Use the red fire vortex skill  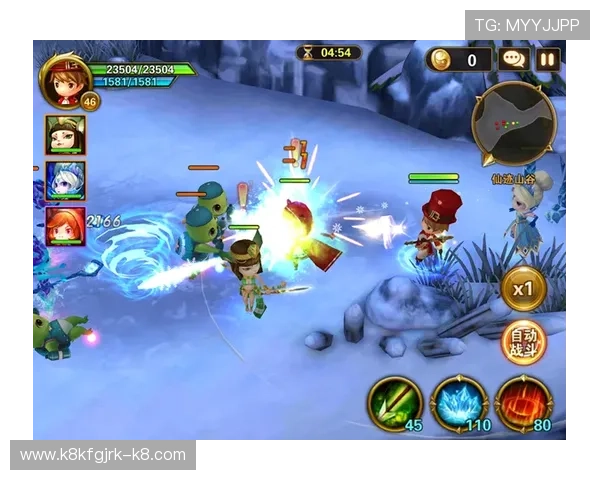(522, 402)
